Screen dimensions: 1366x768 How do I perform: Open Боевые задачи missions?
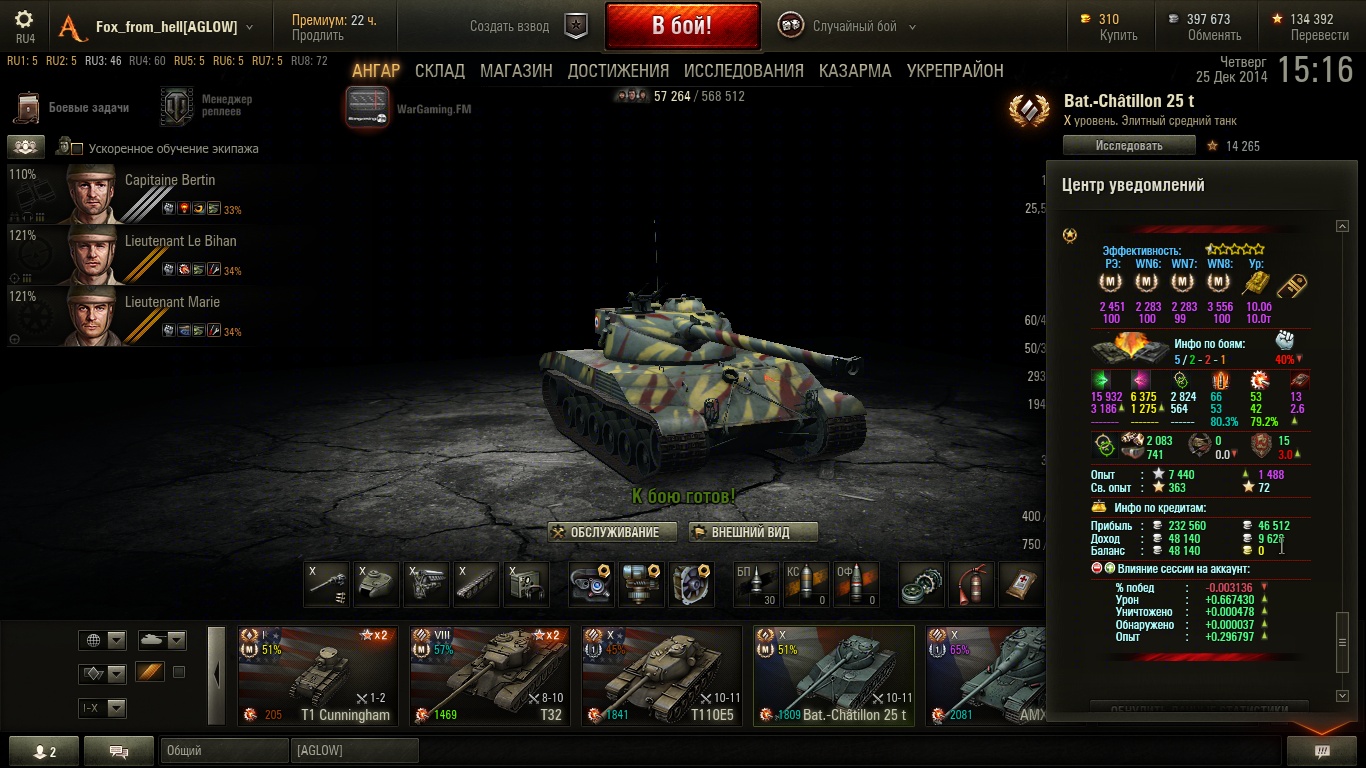click(74, 108)
